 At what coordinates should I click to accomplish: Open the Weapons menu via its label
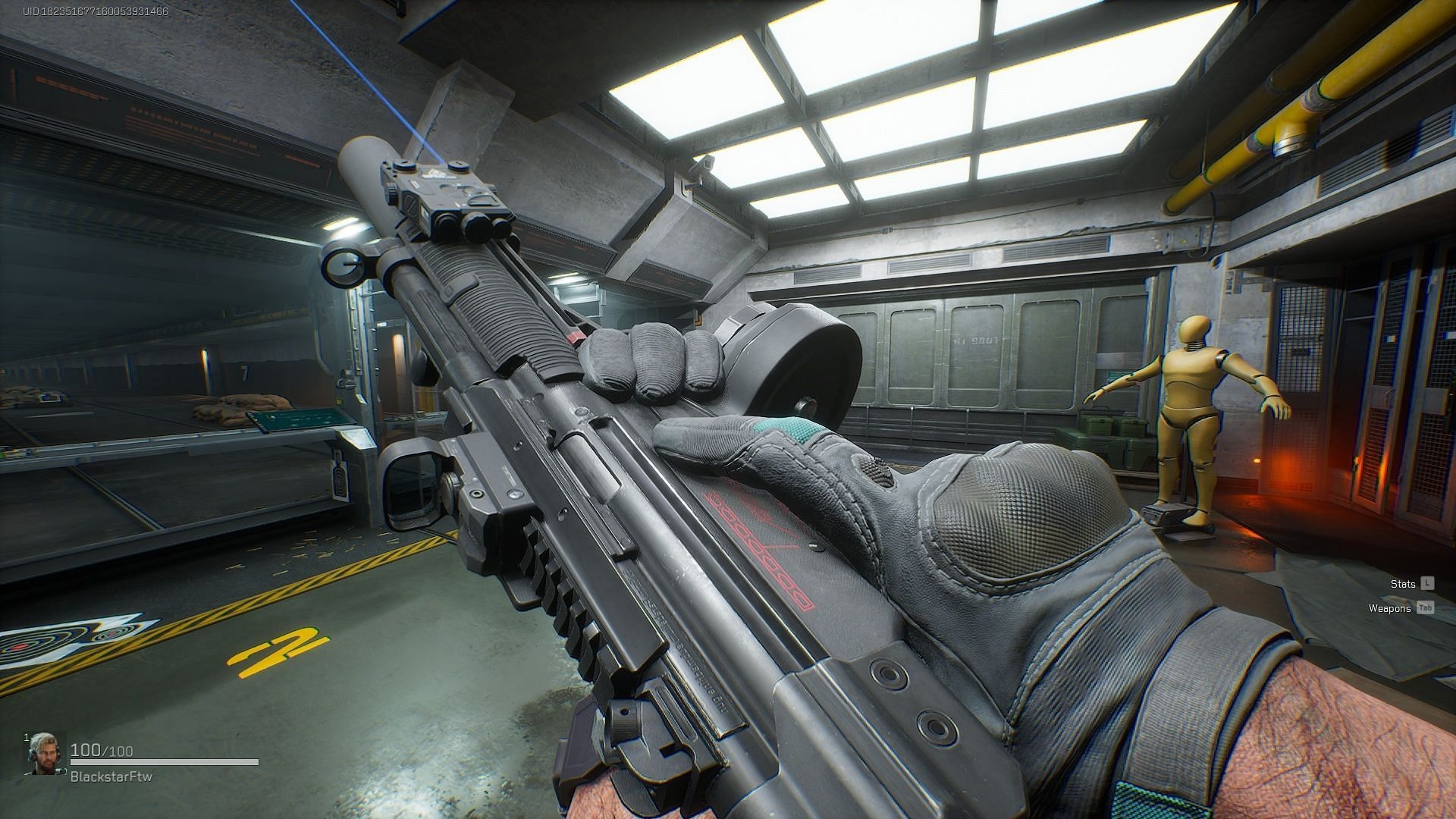pyautogui.click(x=1389, y=607)
